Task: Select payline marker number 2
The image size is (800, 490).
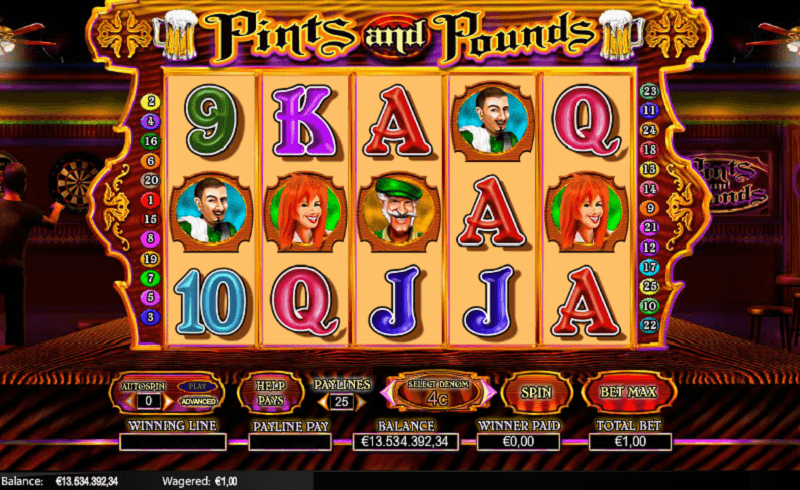Action: (152, 102)
